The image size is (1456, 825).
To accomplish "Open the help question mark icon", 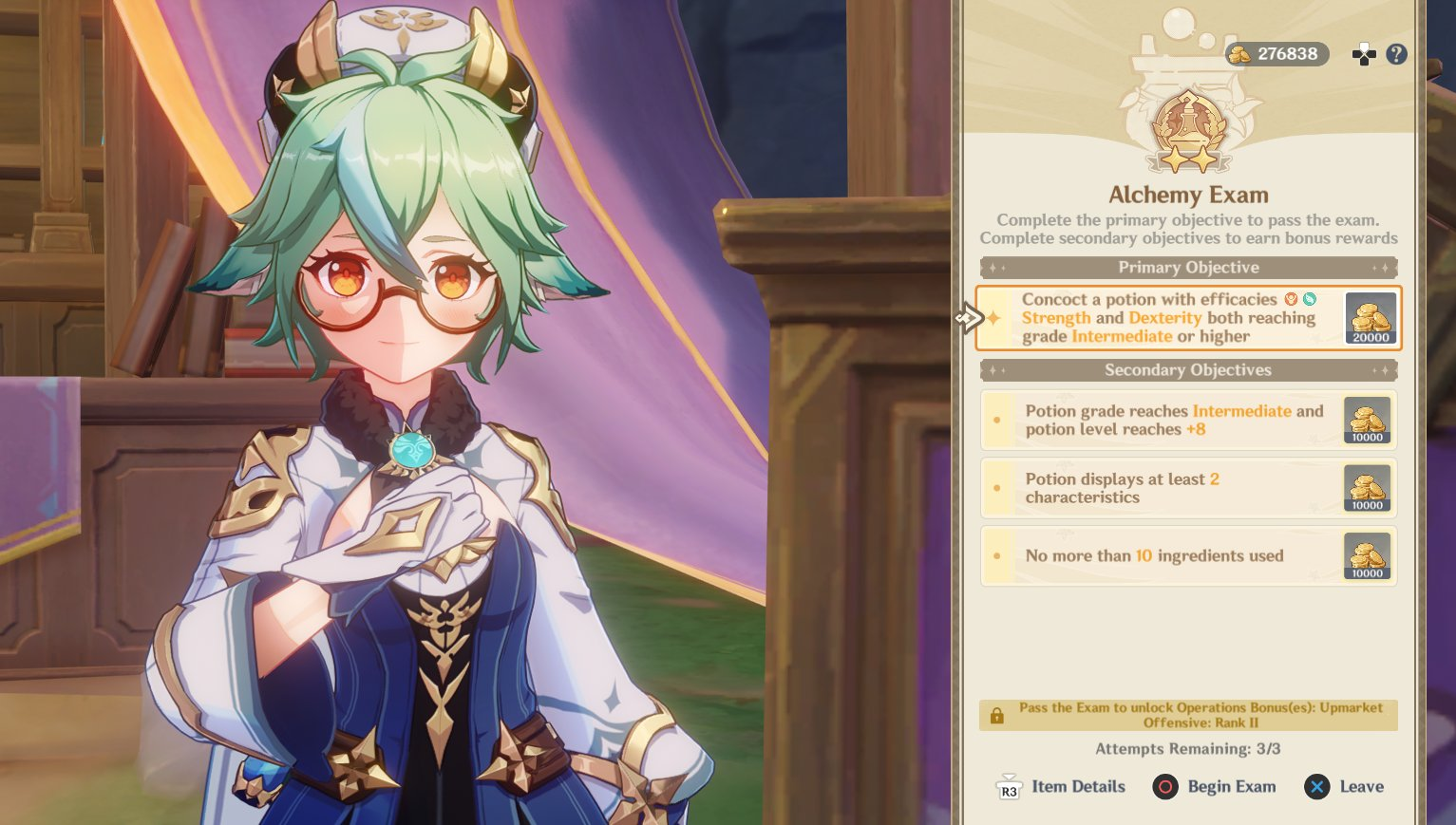I will click(x=1396, y=54).
